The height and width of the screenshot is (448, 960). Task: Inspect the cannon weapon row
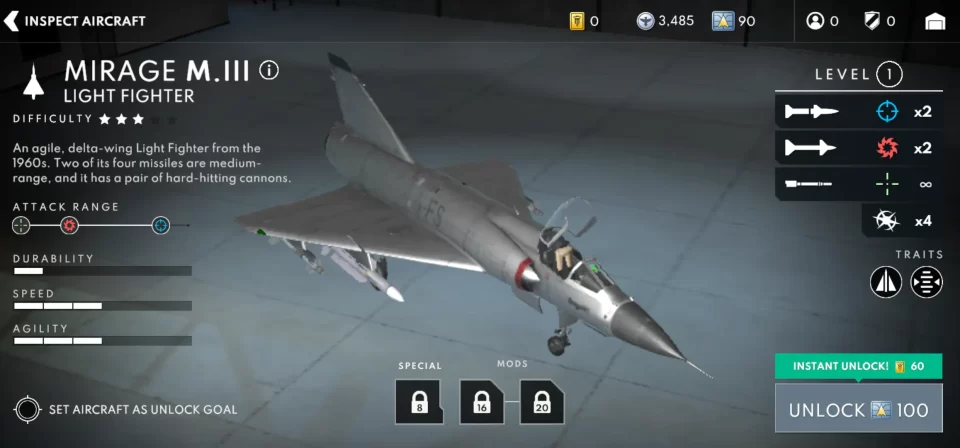click(x=859, y=184)
